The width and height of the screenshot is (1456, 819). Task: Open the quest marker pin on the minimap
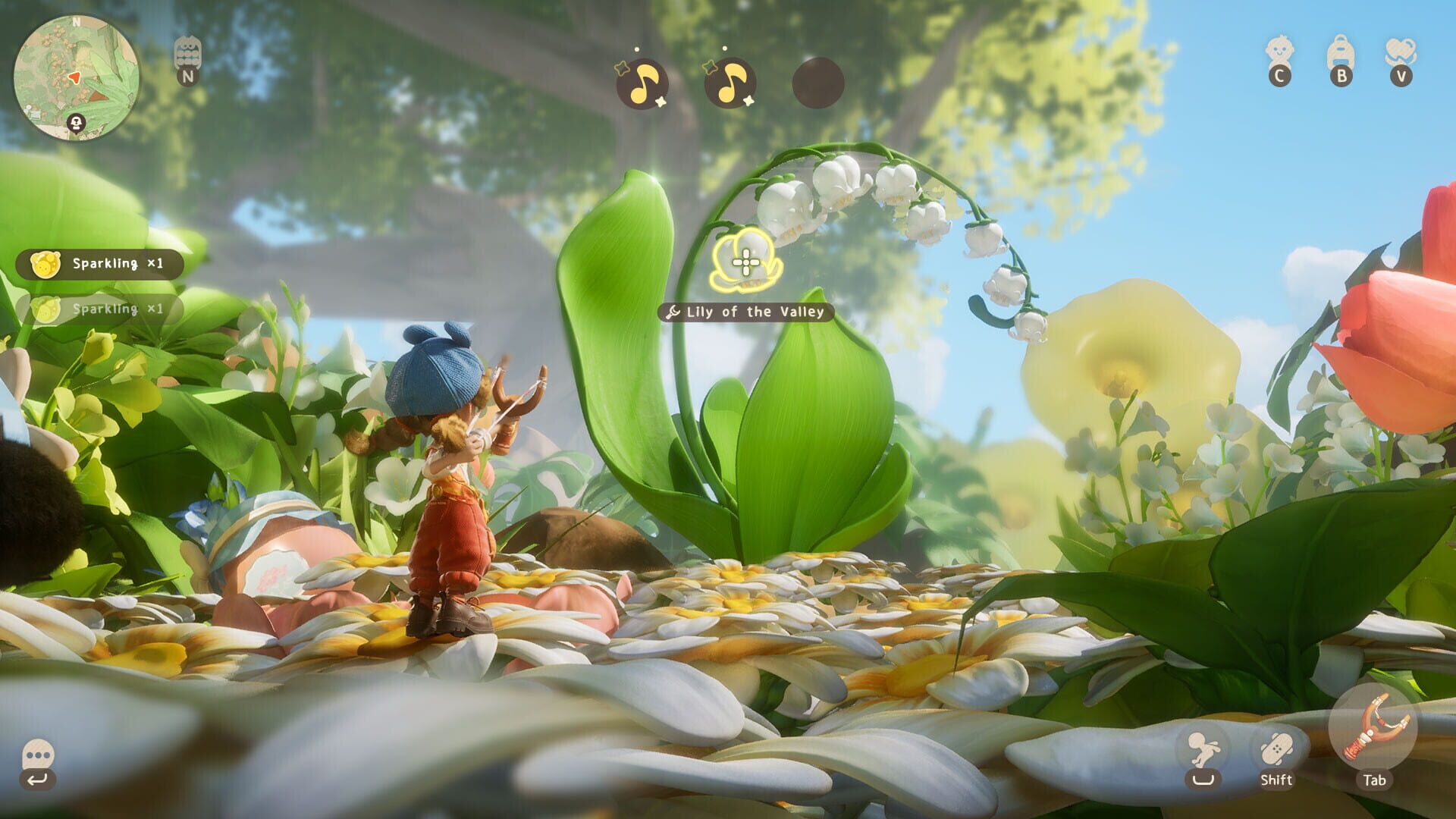pos(76,121)
